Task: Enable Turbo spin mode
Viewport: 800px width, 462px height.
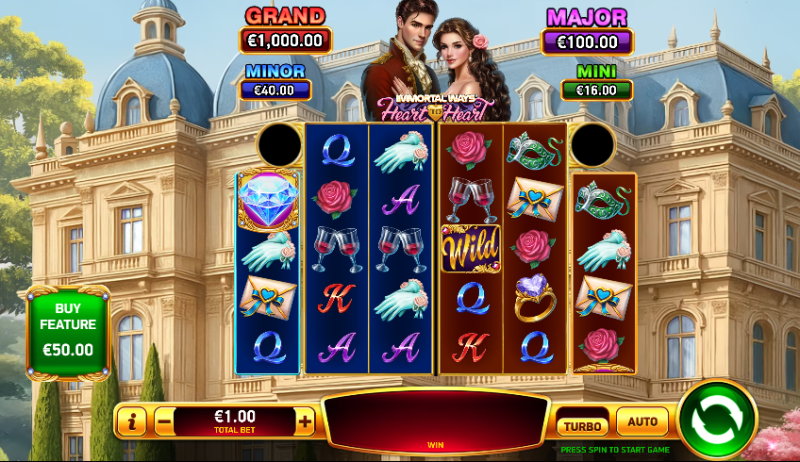Action: click(x=582, y=424)
